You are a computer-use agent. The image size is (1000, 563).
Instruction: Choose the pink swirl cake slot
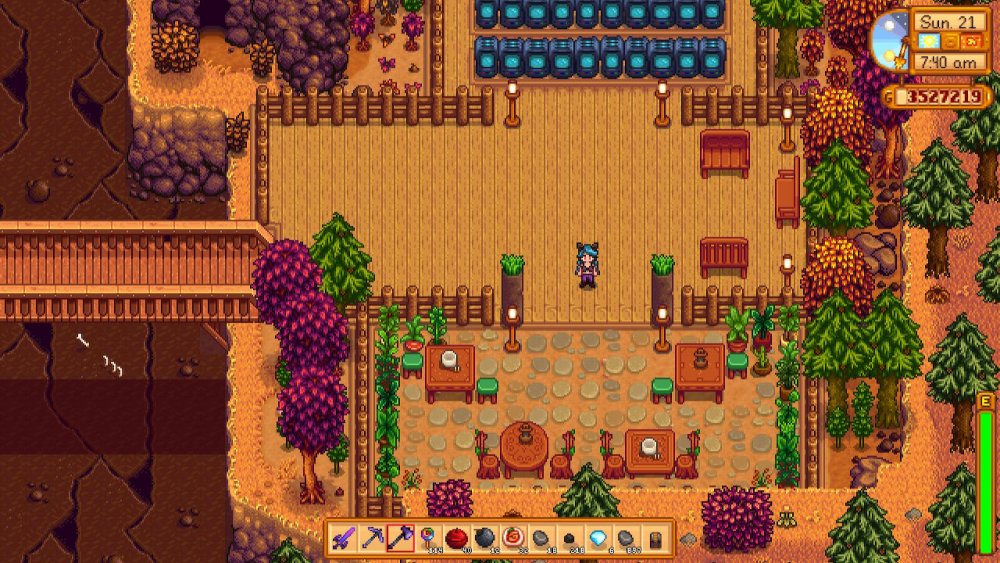(x=513, y=539)
